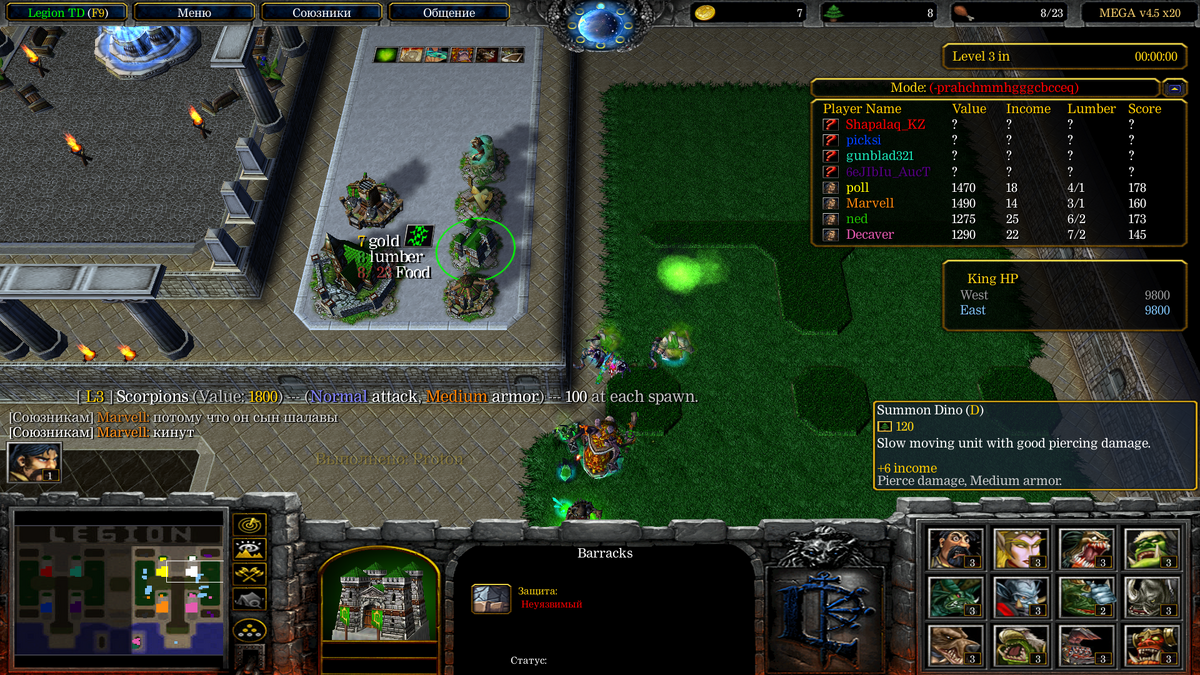Open the Общение chat log menu
The width and height of the screenshot is (1200, 675).
click(449, 13)
